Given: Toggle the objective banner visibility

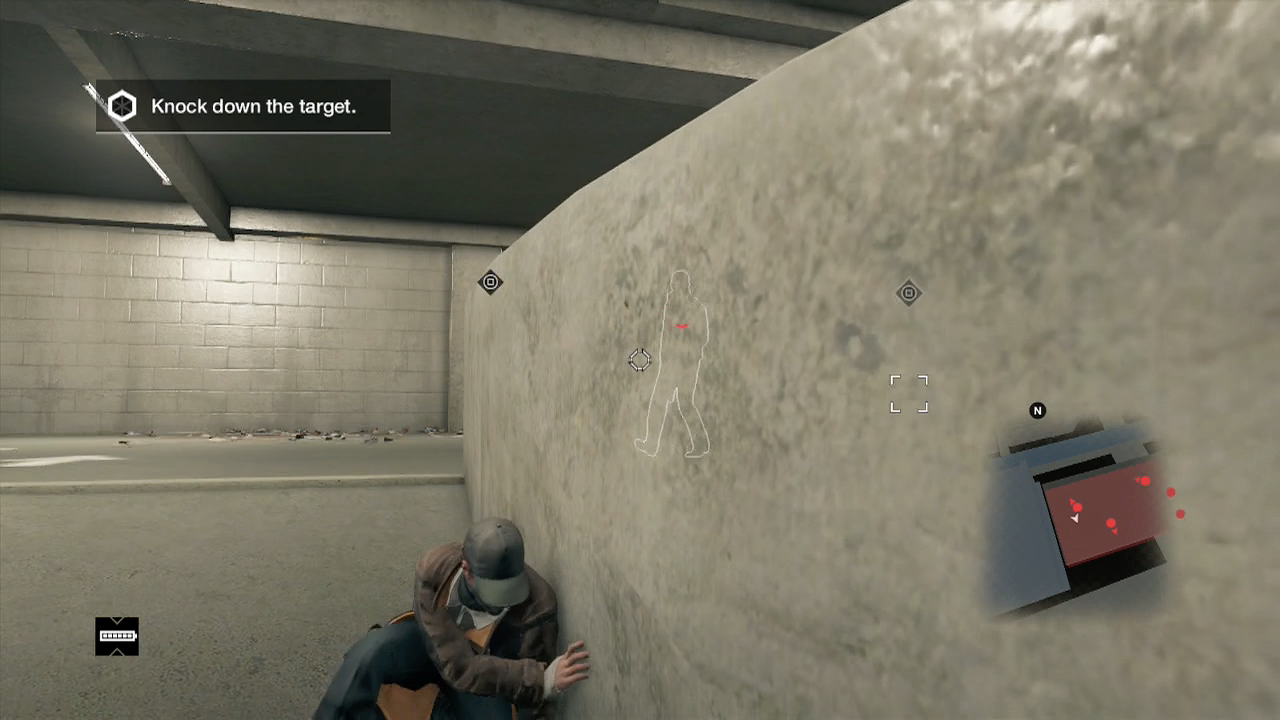Looking at the screenshot, I should pyautogui.click(x=243, y=106).
